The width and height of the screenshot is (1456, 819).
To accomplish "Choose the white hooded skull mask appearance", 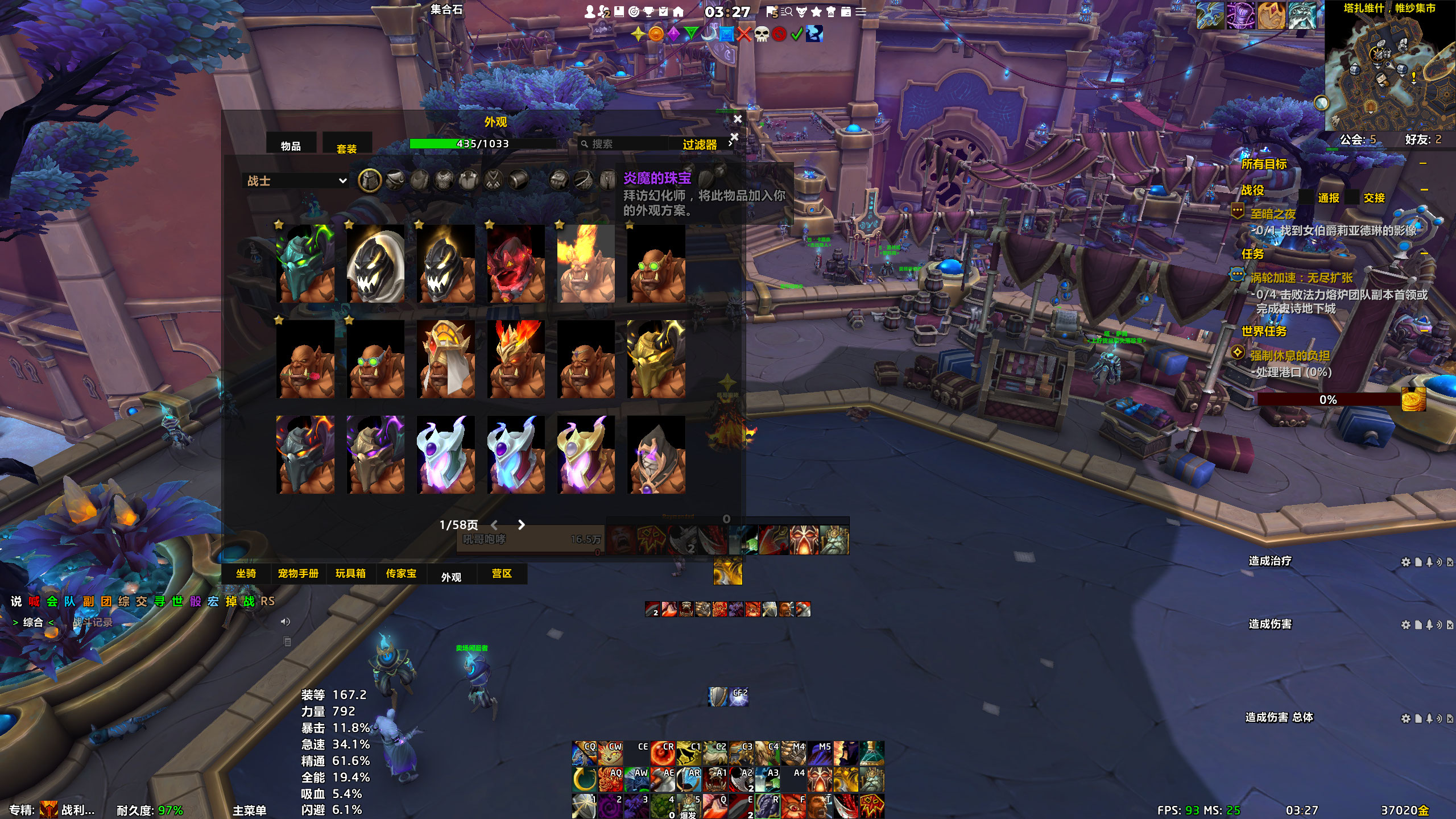I will [375, 263].
